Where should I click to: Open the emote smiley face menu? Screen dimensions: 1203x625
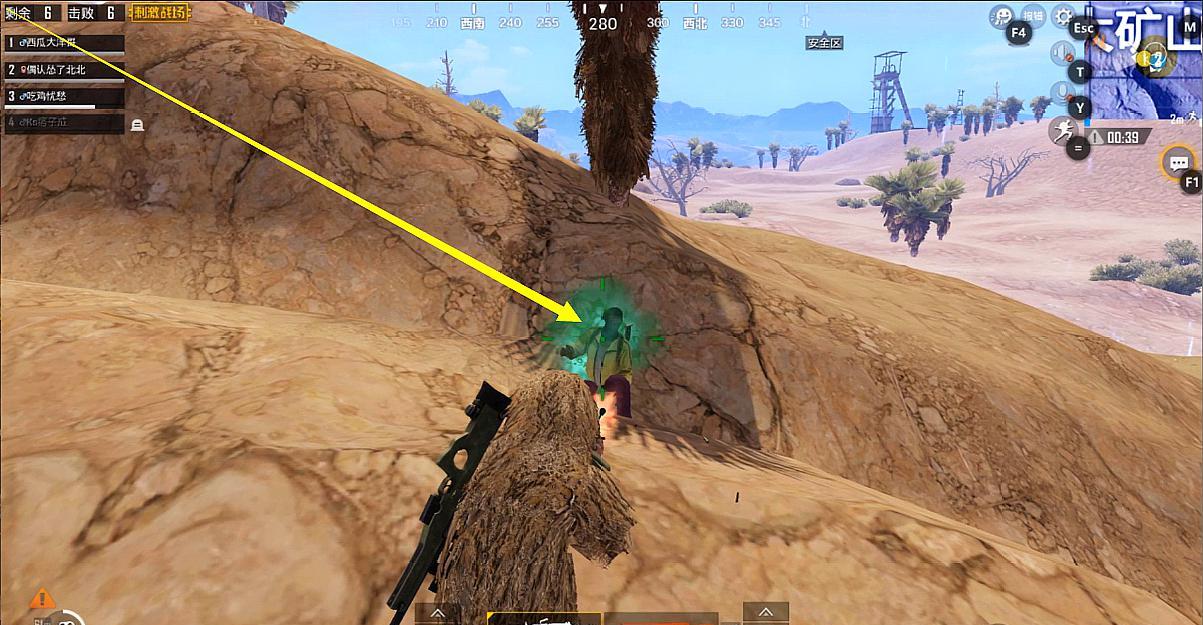1001,16
